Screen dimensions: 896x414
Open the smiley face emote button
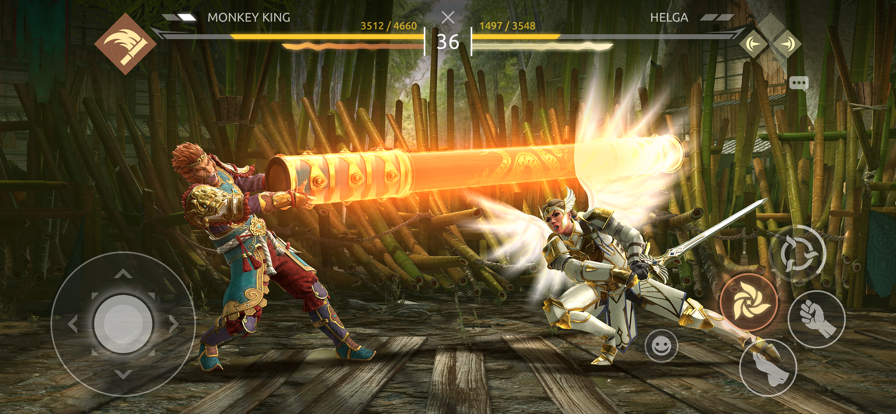pyautogui.click(x=661, y=346)
